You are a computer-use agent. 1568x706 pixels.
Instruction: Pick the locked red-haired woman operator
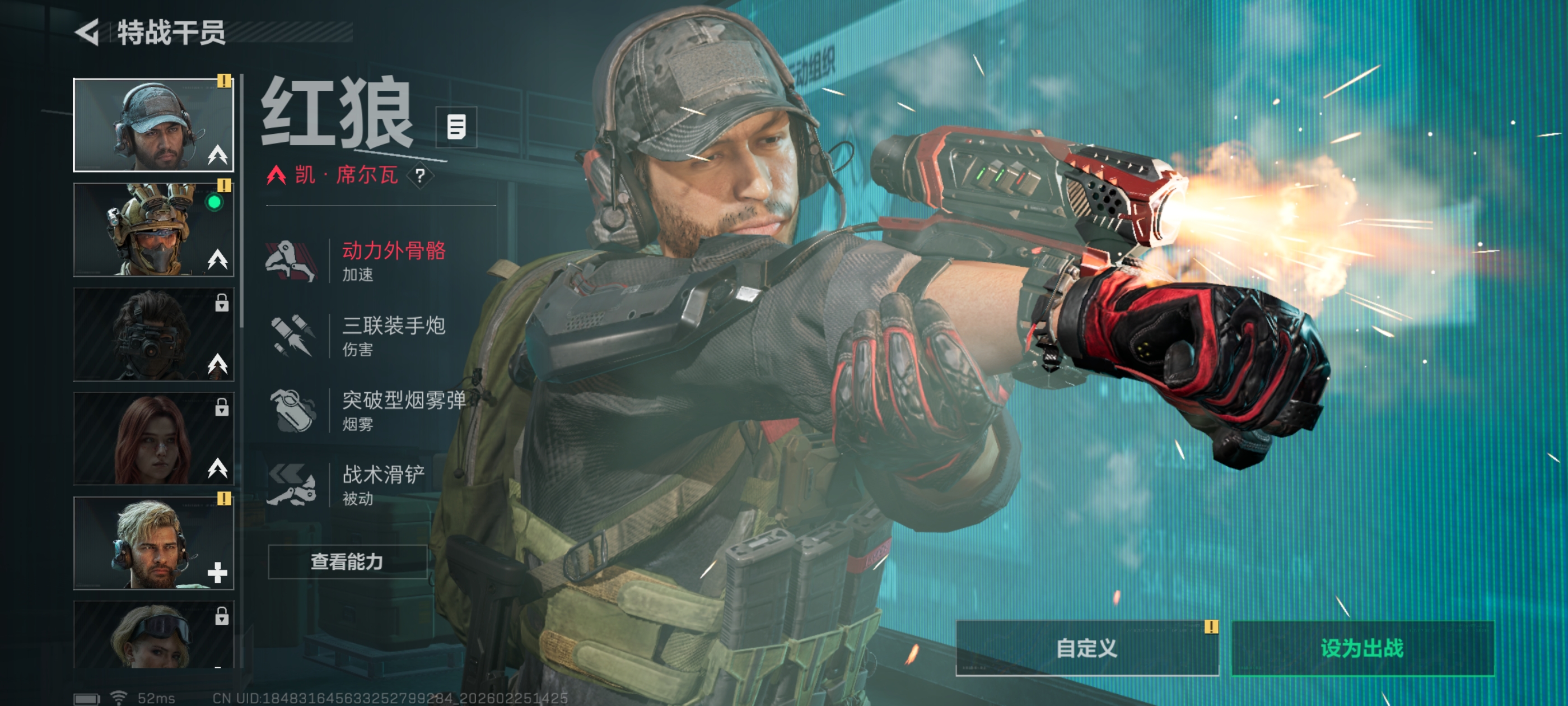click(x=153, y=439)
